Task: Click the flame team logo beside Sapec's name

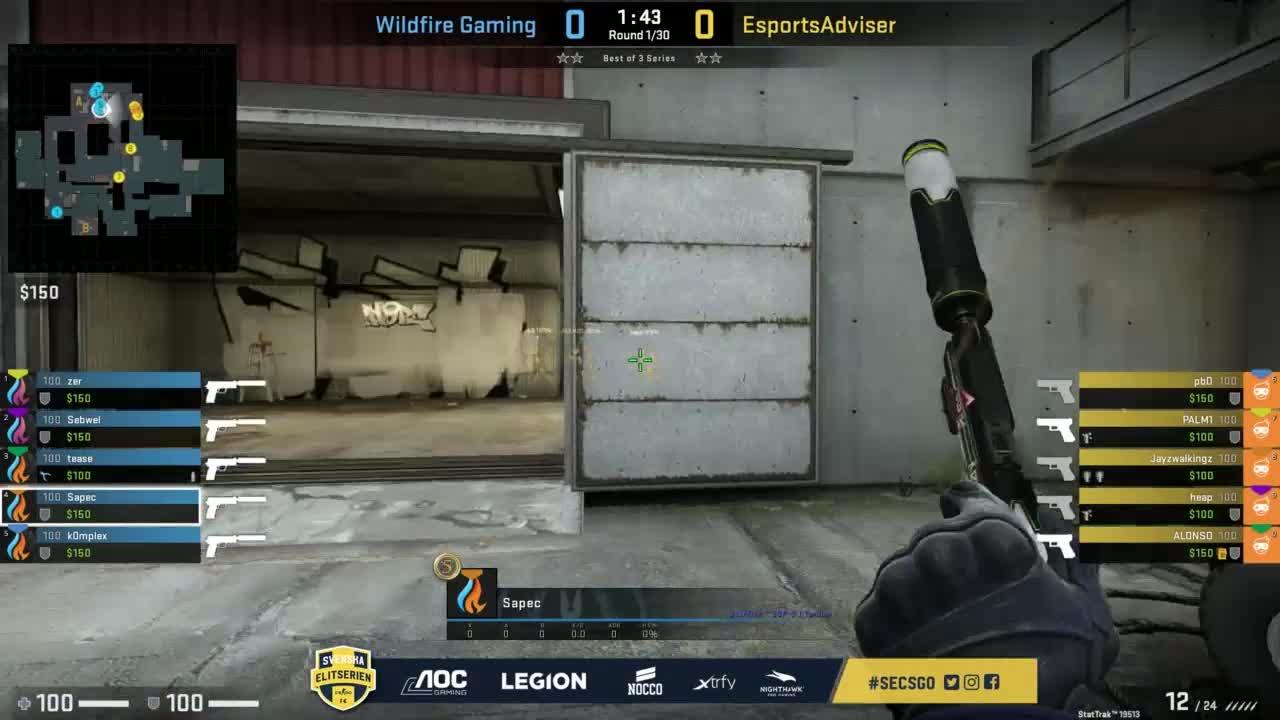Action: click(x=470, y=593)
